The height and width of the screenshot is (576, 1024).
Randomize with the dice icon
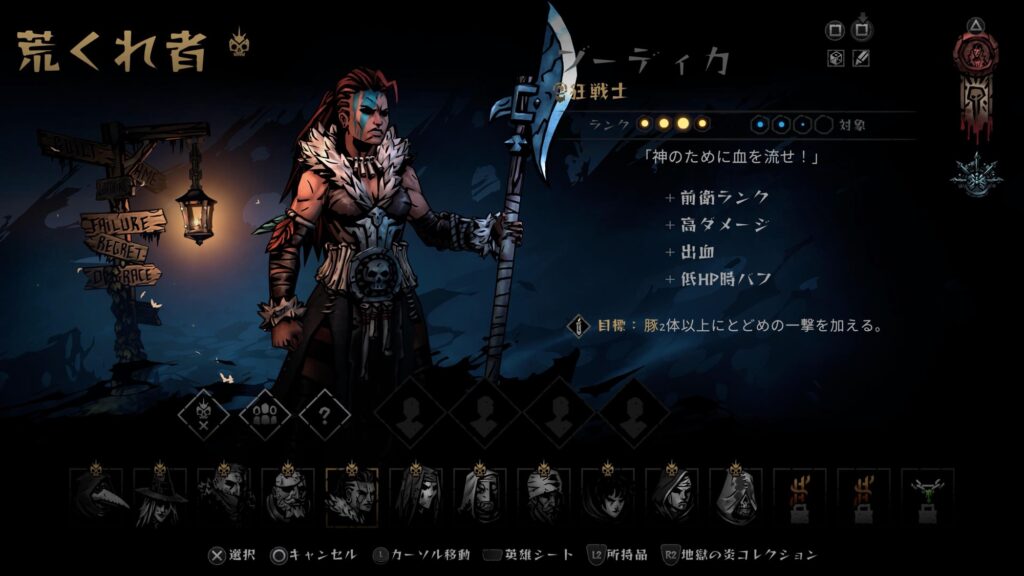[x=836, y=59]
